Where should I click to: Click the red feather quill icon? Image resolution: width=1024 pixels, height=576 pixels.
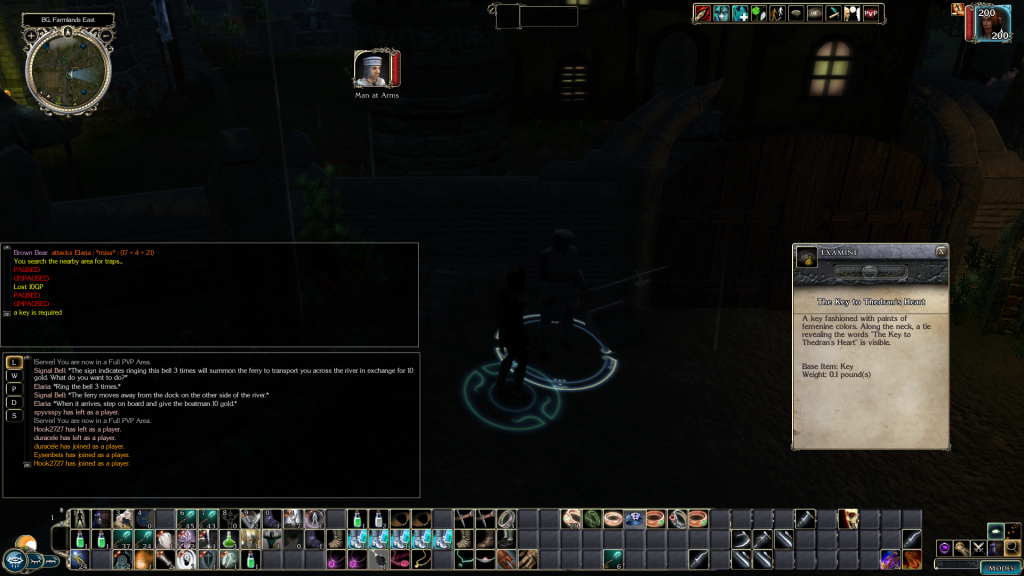pyautogui.click(x=702, y=13)
